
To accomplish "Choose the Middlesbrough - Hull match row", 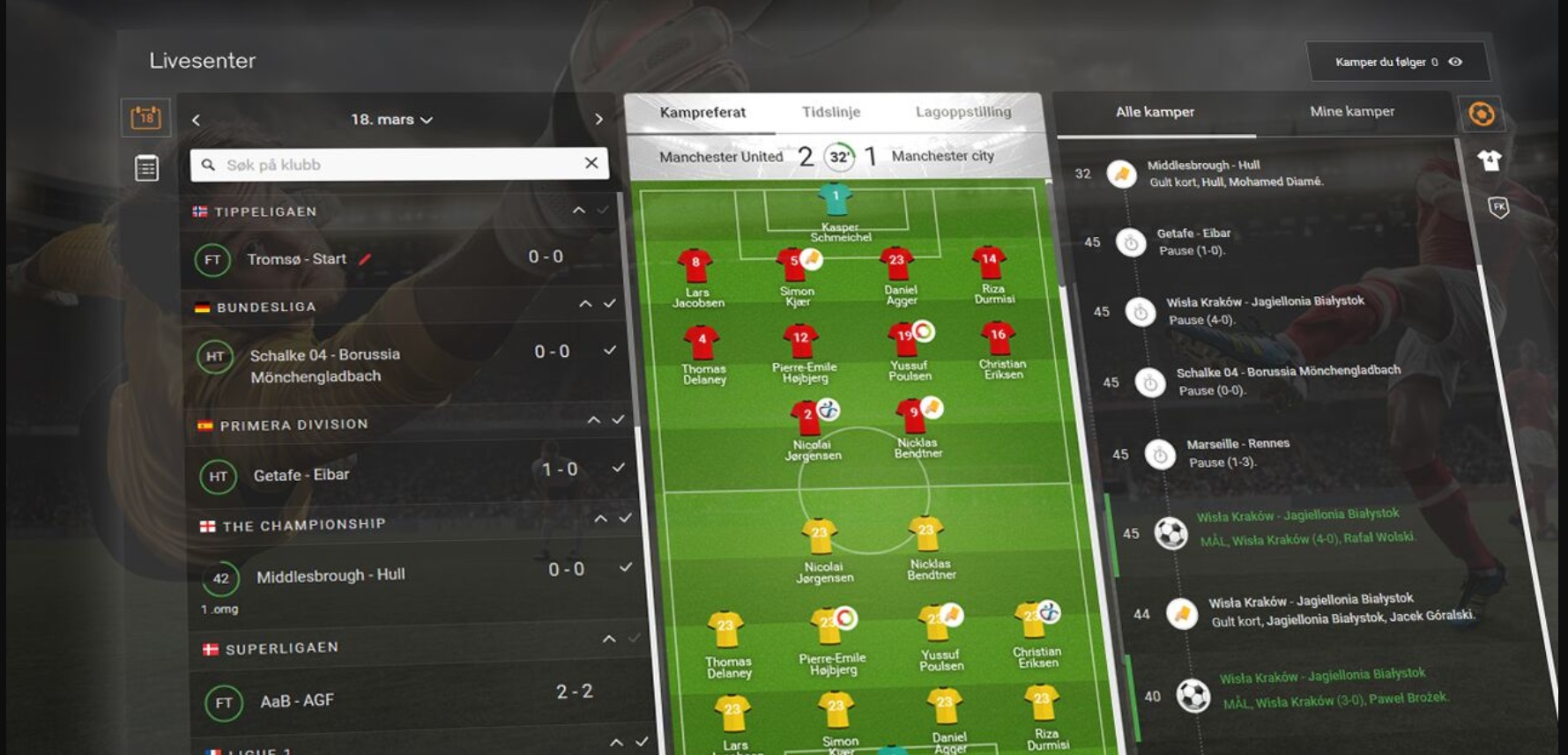I will pos(331,576).
